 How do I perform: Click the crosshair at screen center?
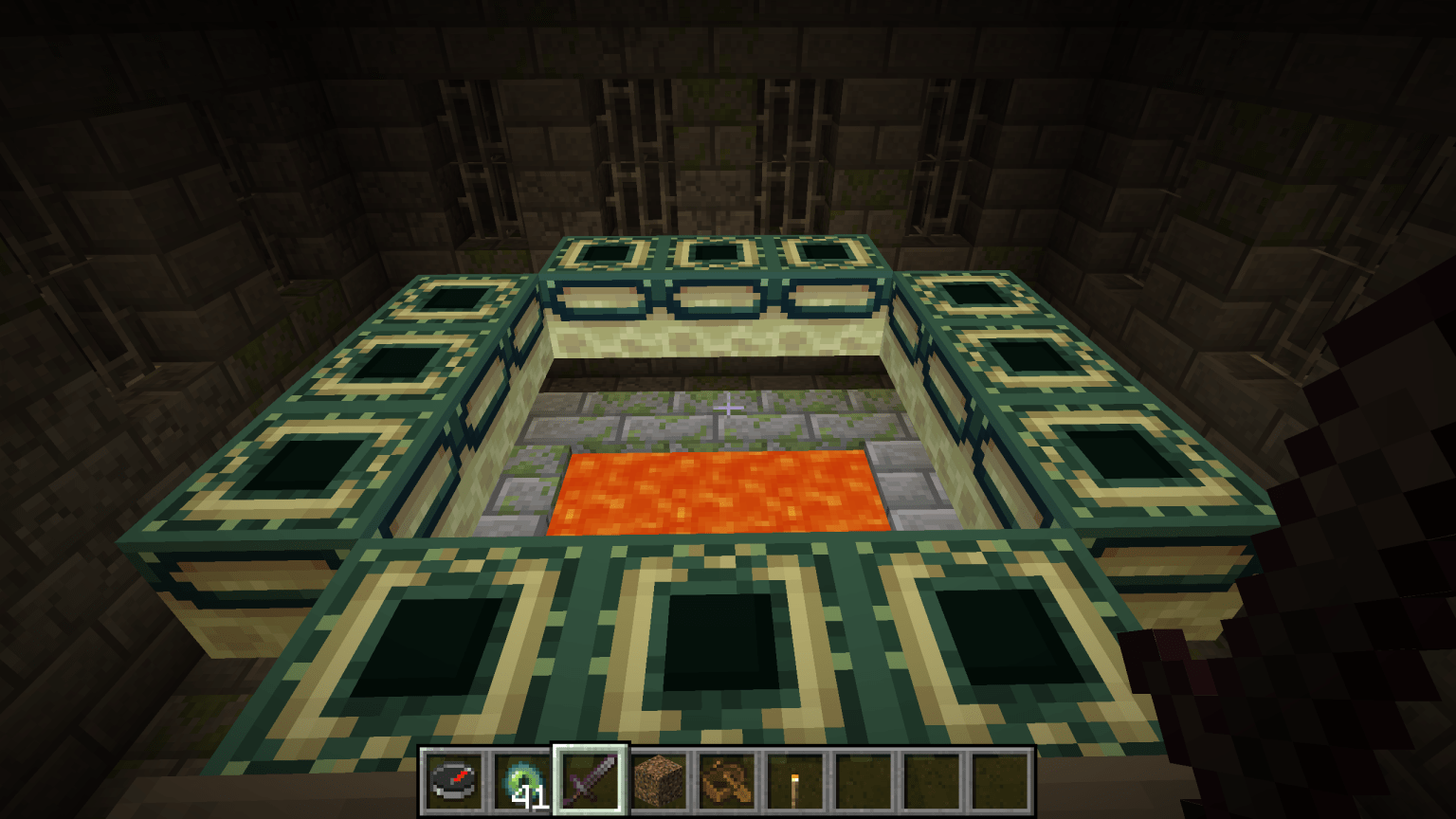click(x=728, y=405)
